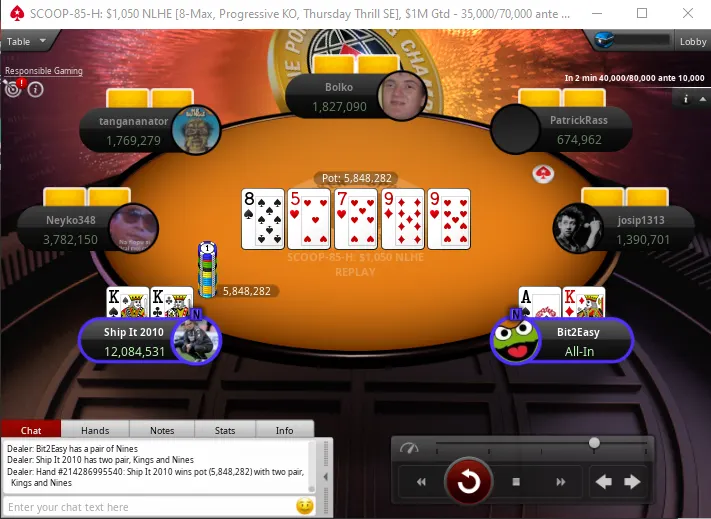This screenshot has height=519, width=711.
Task: Open the info icon under Responsible Gaming
Action: (x=35, y=89)
